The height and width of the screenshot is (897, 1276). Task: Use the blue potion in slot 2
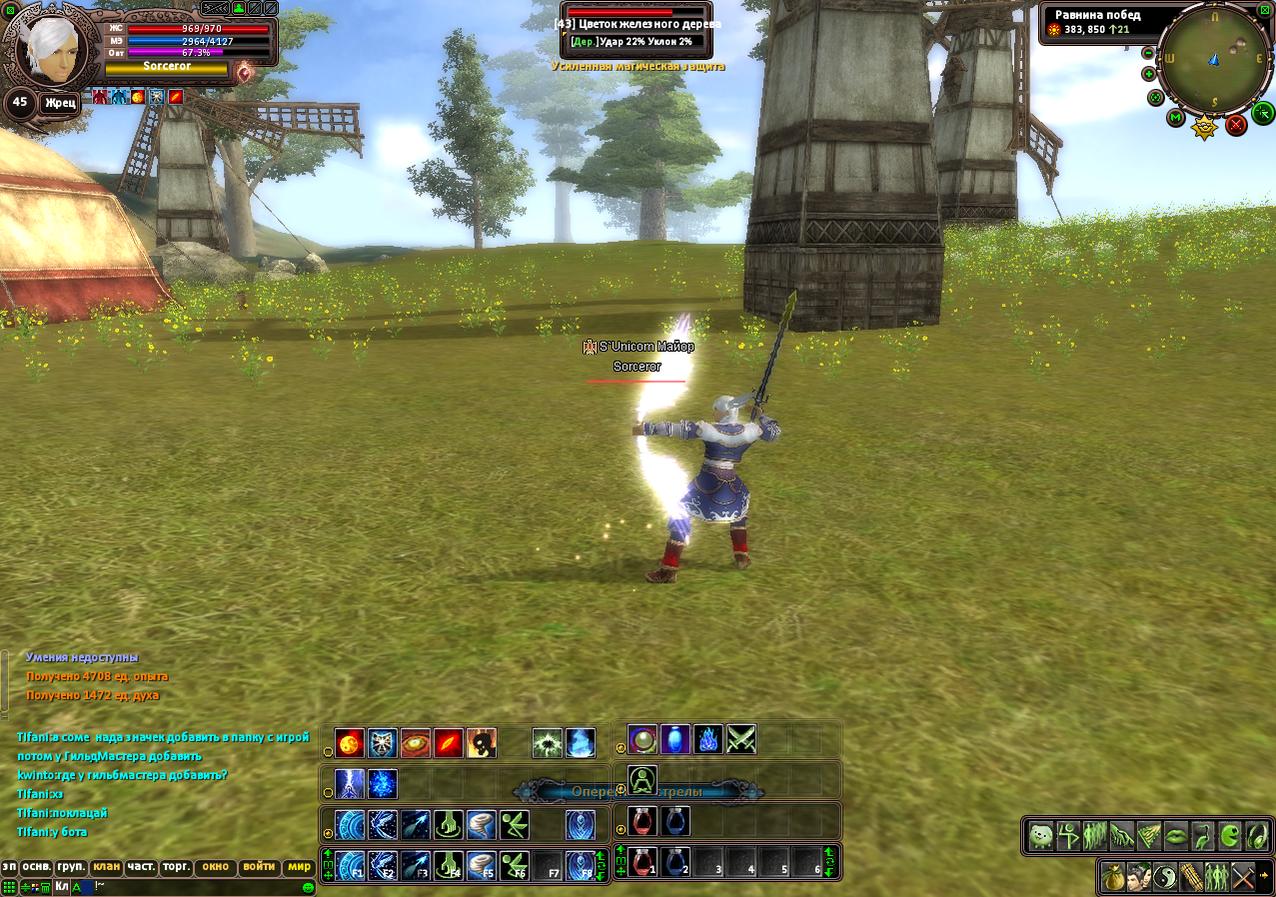click(676, 862)
